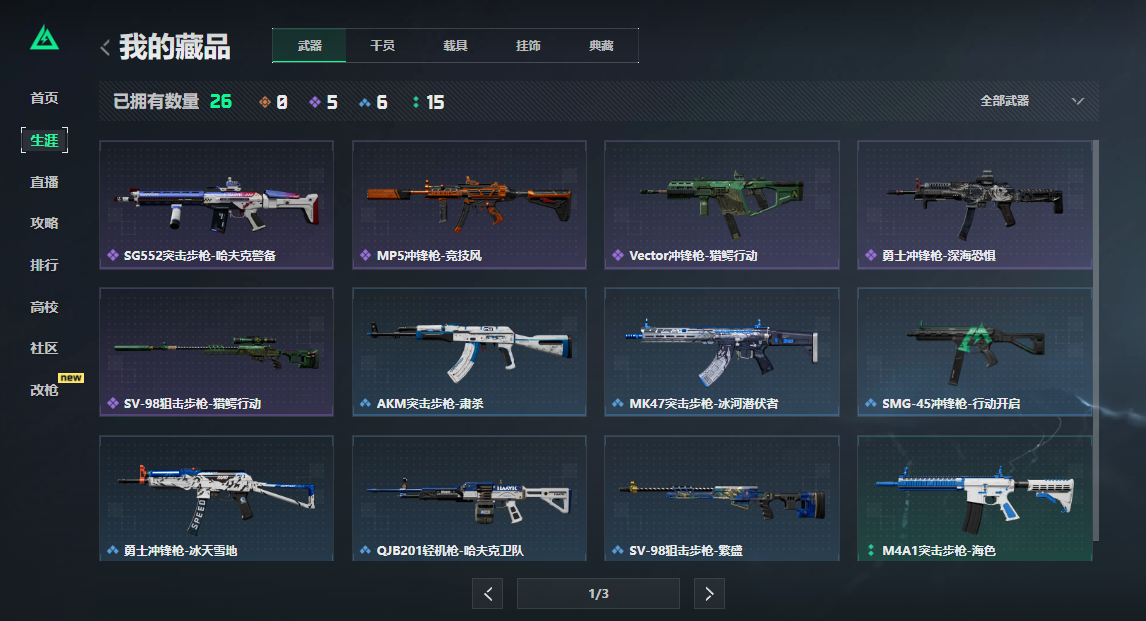
Task: Select the Vector冲锋枪-猎鳄行动 card
Action: tap(721, 205)
